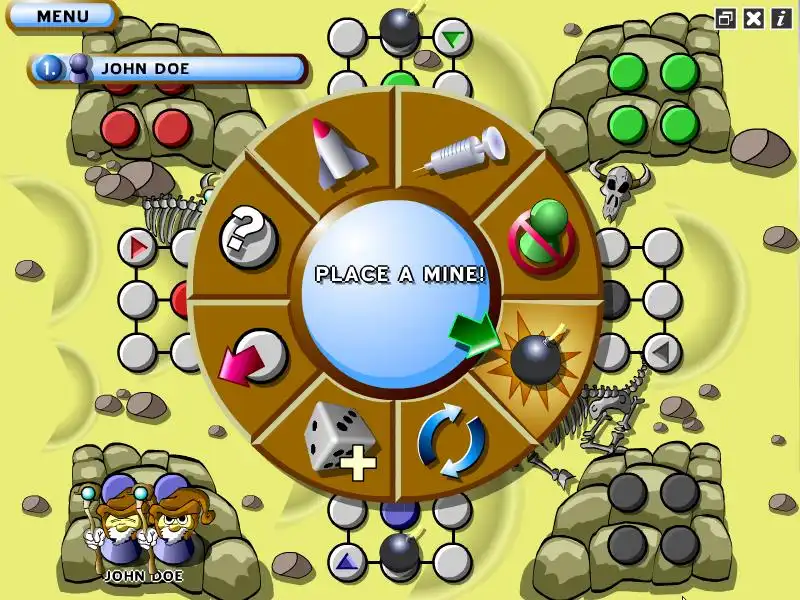
Task: Pick the blocked green pawn action
Action: tap(541, 236)
